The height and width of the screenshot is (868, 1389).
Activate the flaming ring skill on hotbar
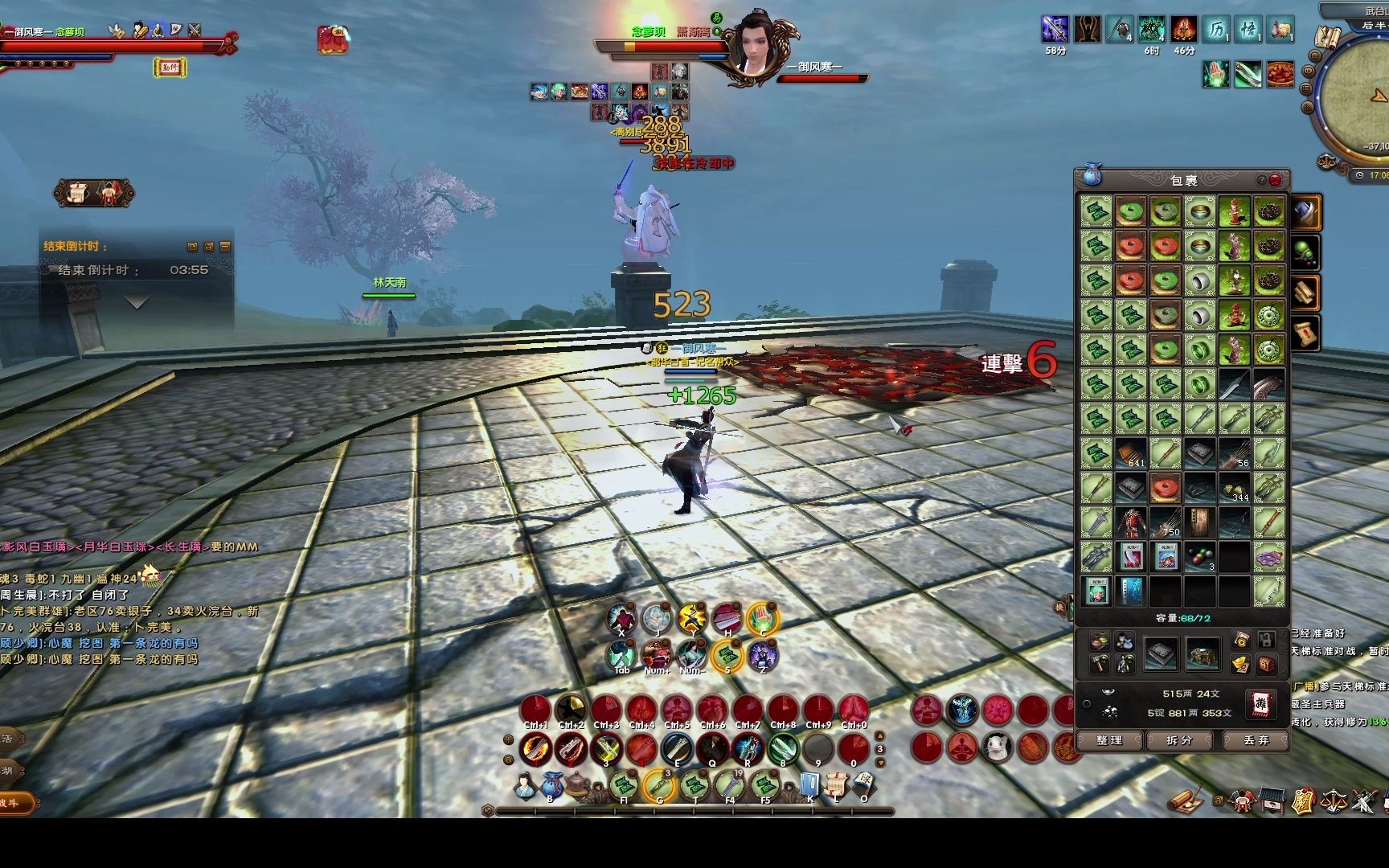point(535,749)
